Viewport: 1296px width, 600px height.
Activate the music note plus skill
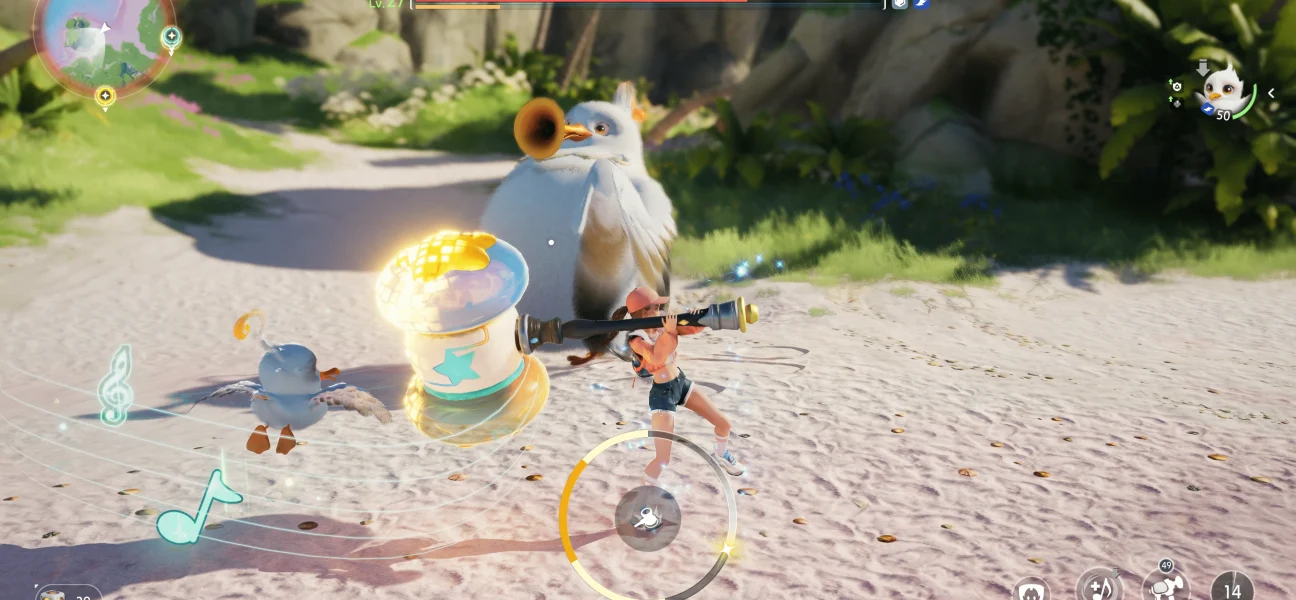coord(1099,587)
